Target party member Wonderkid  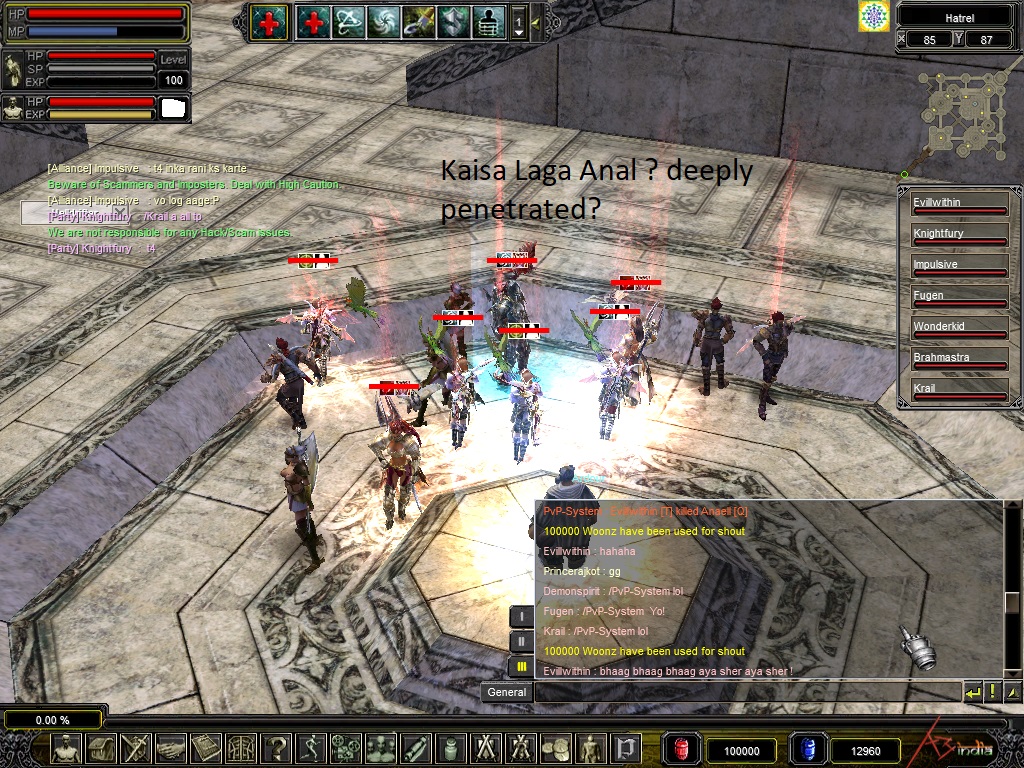coord(958,329)
